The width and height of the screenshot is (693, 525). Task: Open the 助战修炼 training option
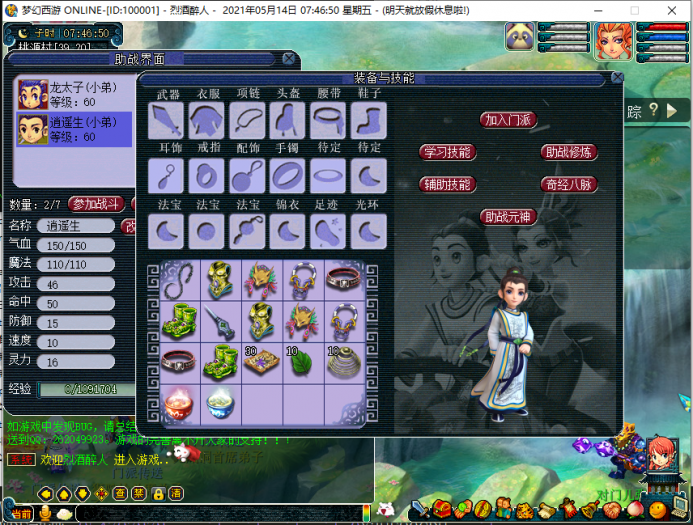click(x=569, y=152)
